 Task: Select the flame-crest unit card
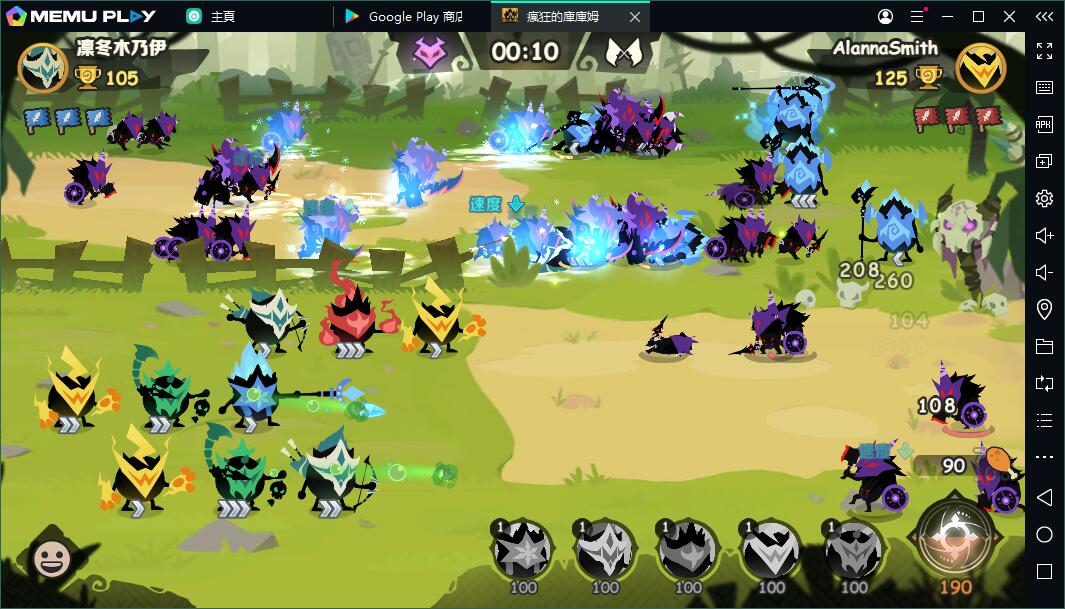point(688,549)
